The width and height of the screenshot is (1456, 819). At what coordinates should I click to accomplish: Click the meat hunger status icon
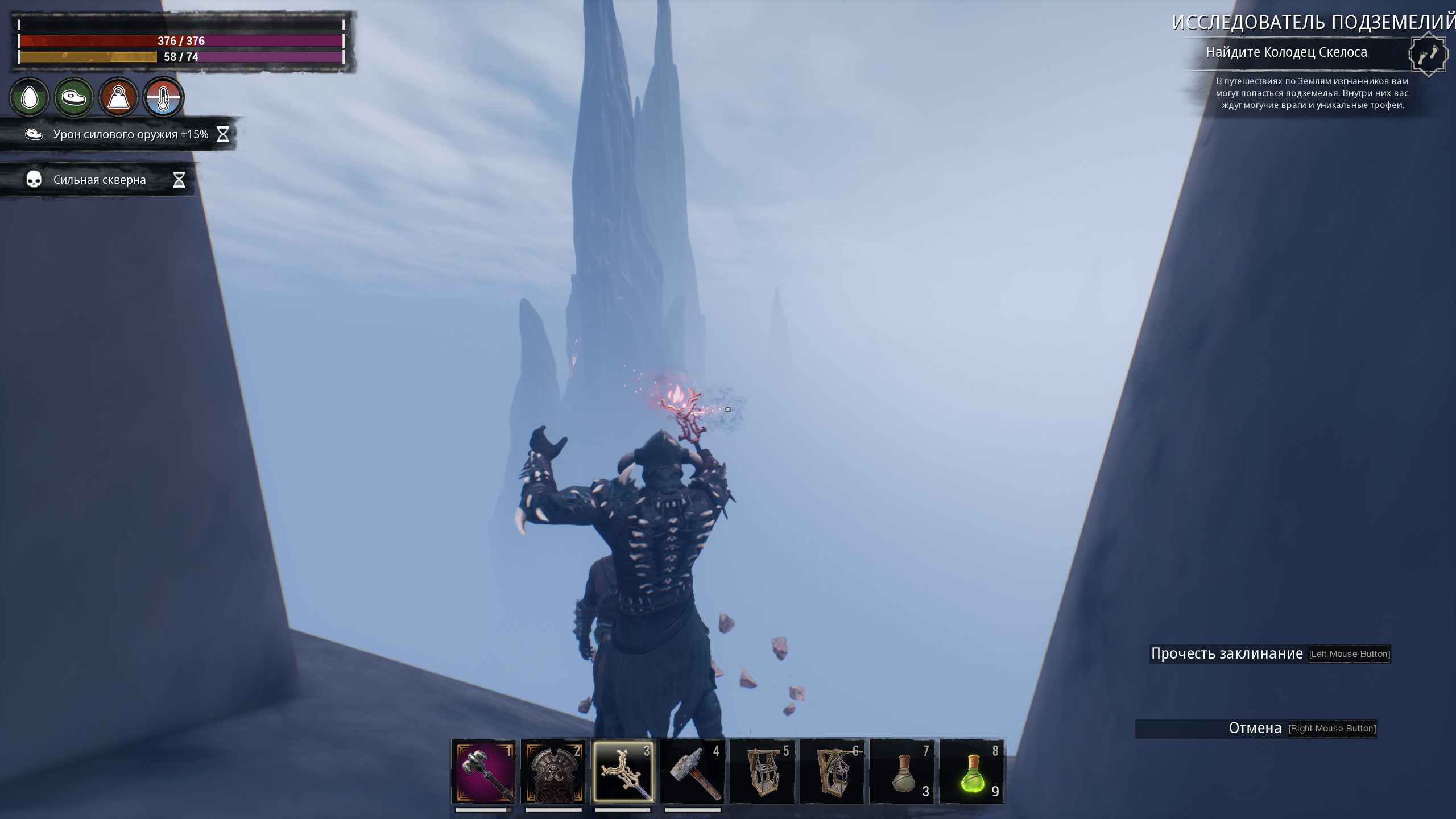click(74, 98)
